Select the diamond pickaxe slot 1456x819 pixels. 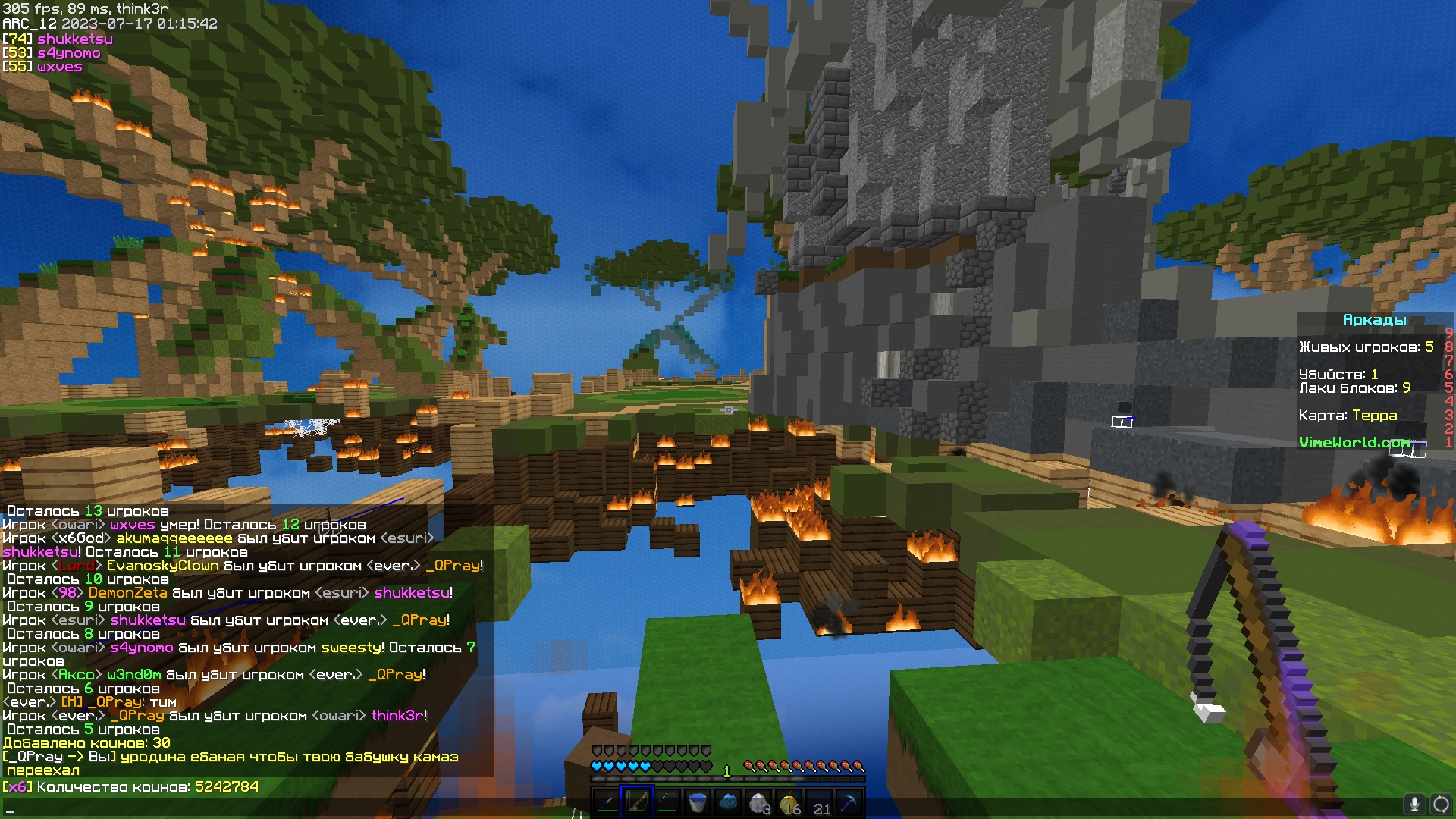pos(850,802)
